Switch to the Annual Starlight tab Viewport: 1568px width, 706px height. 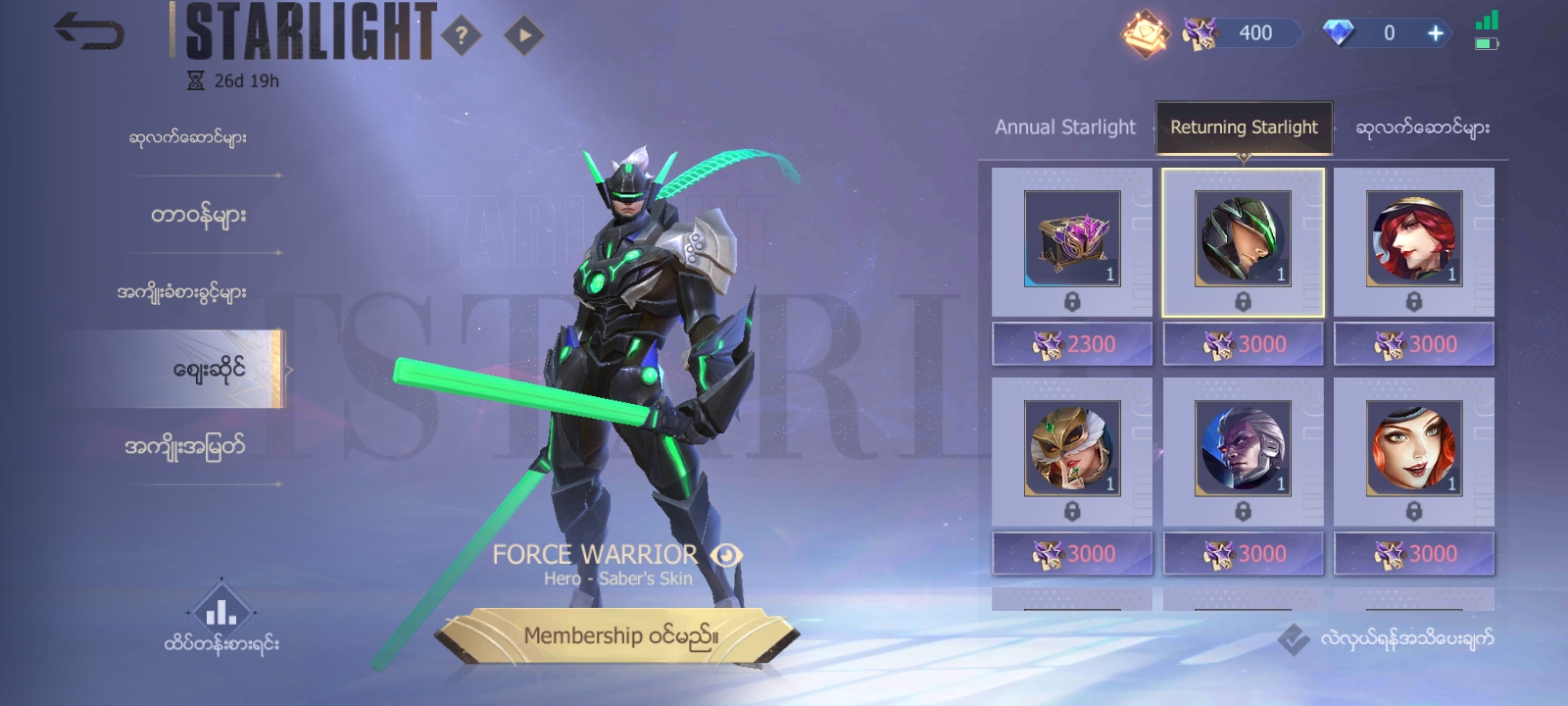1064,127
